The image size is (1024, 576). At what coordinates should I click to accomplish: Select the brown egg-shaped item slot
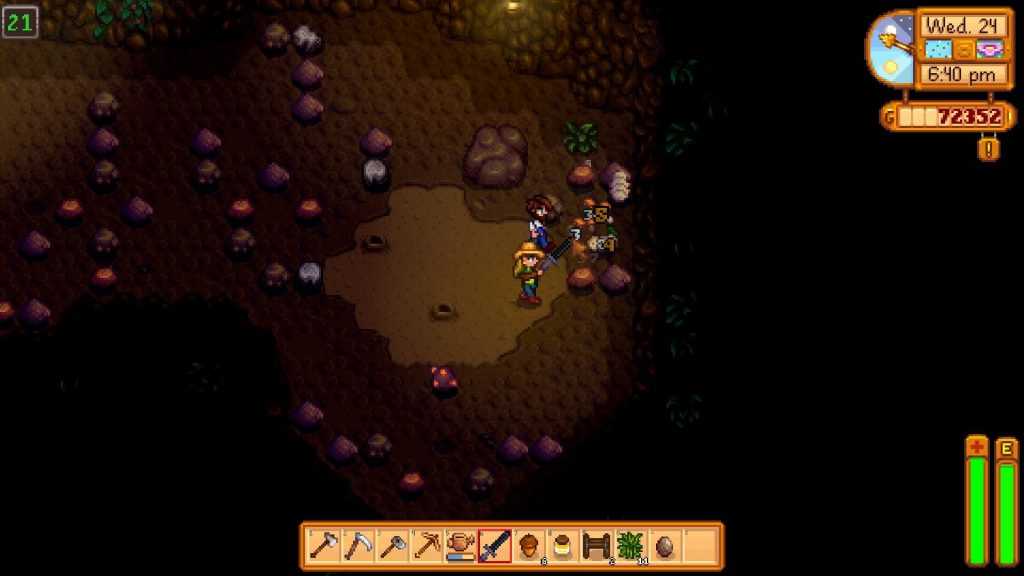664,546
